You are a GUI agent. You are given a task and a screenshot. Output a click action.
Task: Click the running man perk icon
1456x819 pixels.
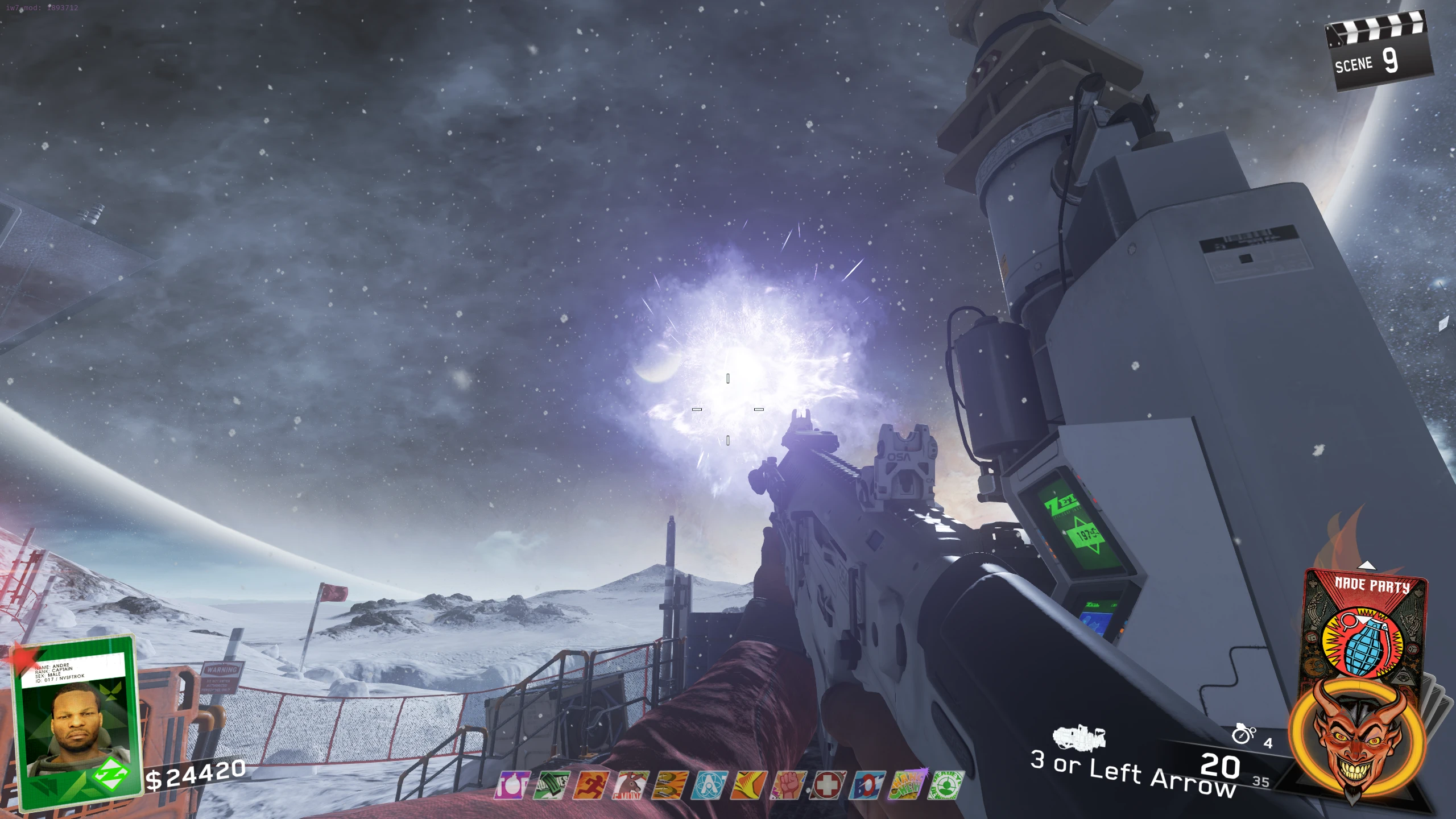pos(591,785)
